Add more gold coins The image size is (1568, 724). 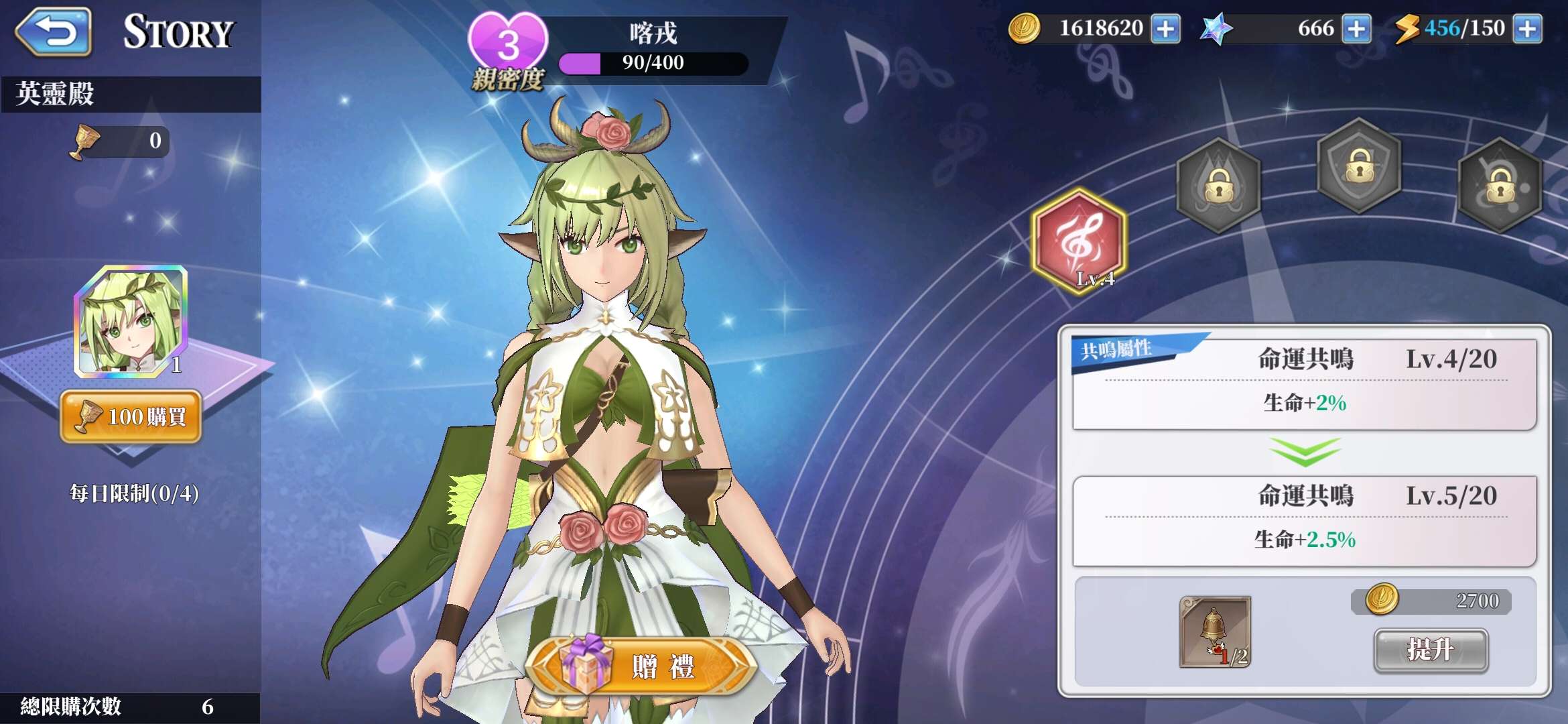1165,29
